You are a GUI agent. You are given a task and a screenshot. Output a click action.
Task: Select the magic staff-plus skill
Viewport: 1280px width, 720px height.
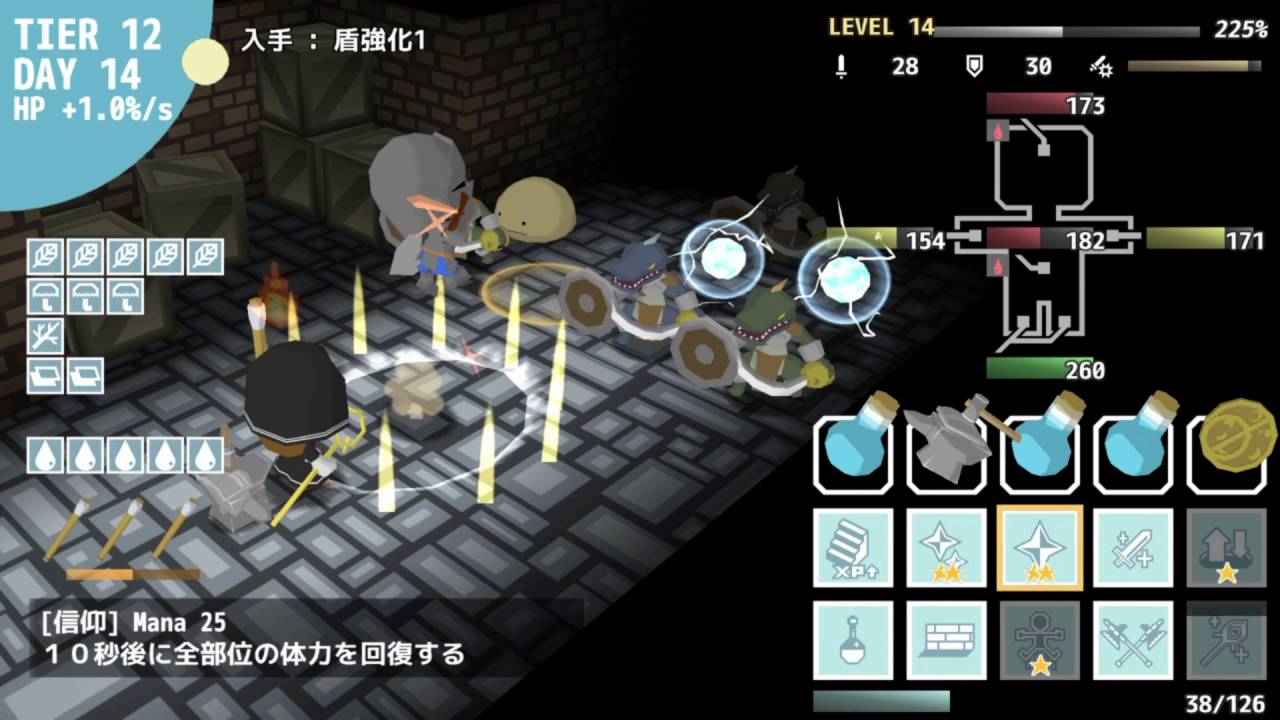coord(1226,640)
